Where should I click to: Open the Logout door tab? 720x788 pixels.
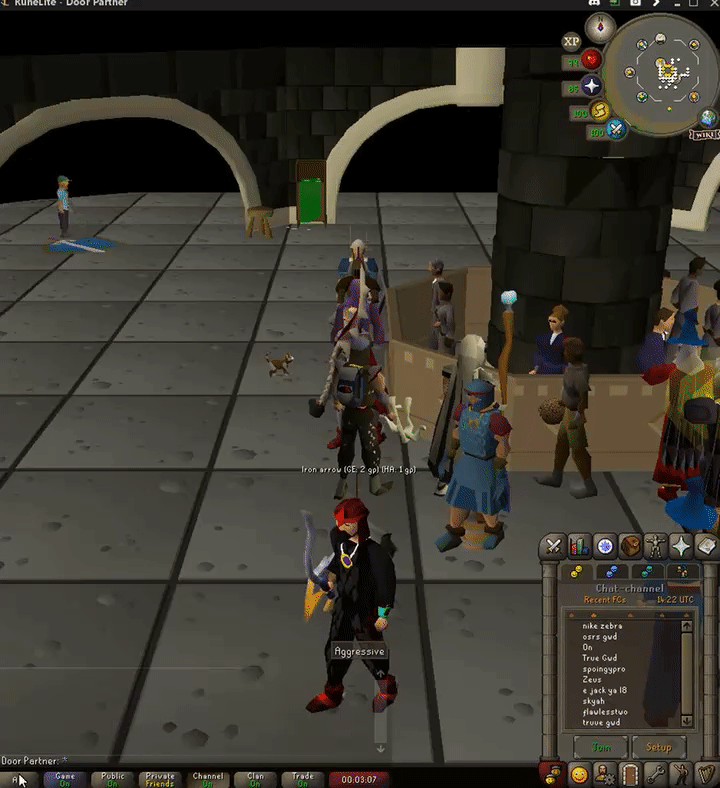coord(630,774)
